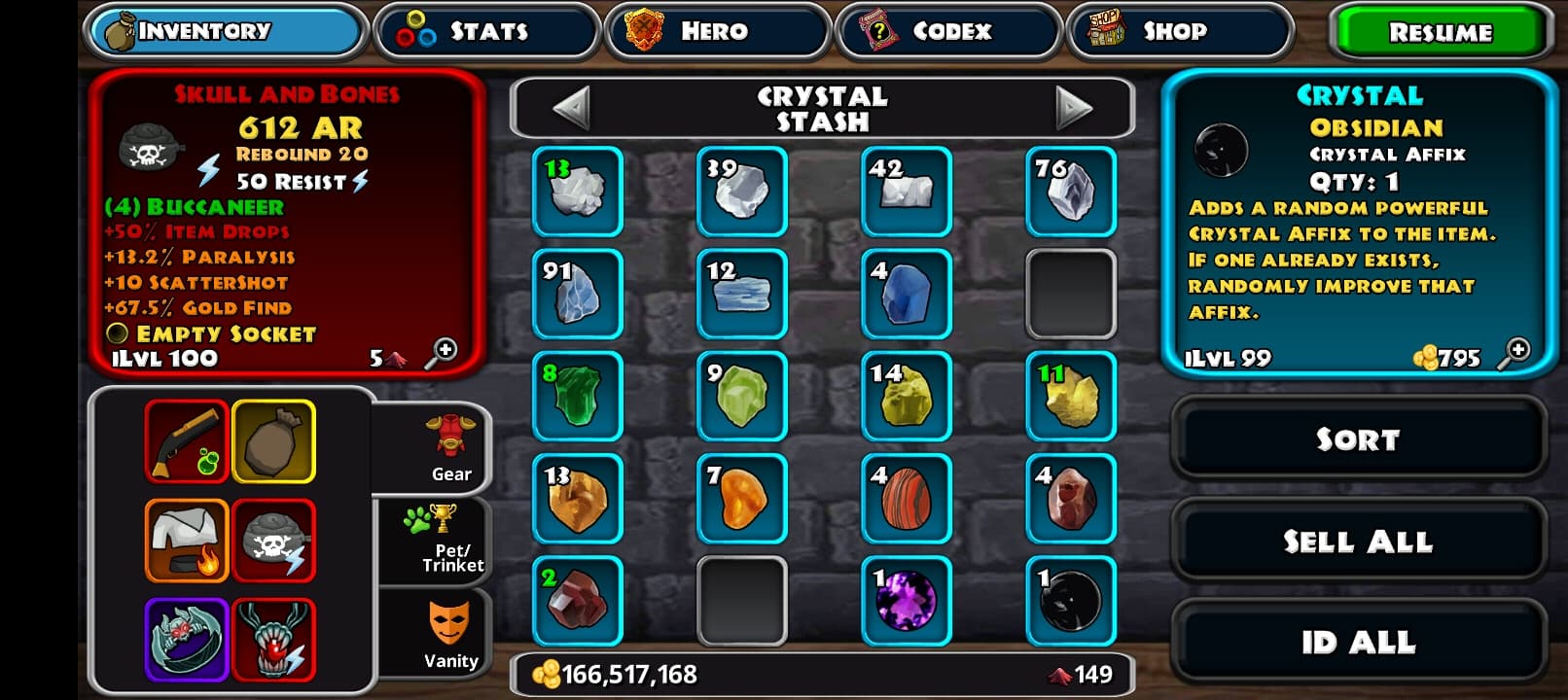Select the brown bag equipment slot
1568x700 pixels.
(x=273, y=441)
